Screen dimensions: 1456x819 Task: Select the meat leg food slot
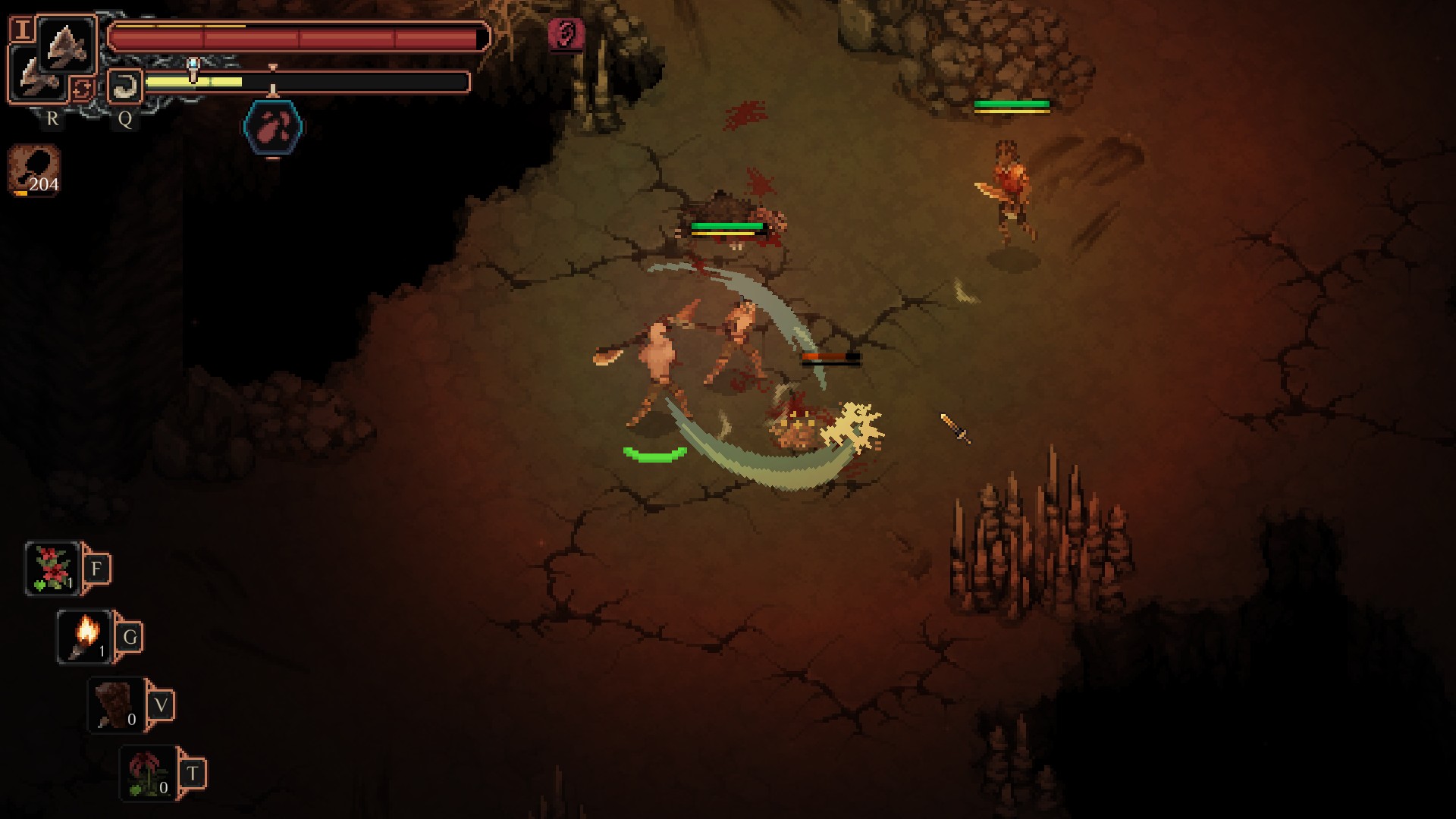click(116, 705)
